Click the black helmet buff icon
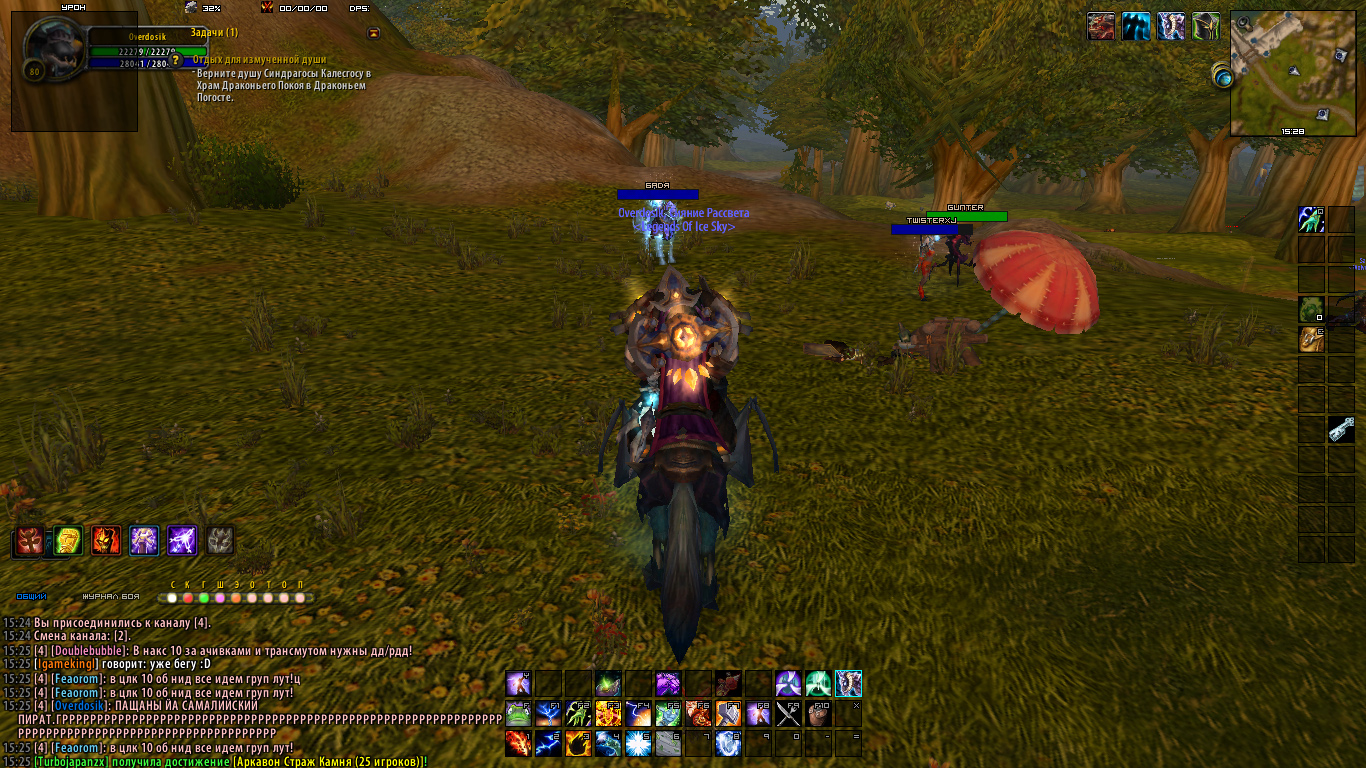The width and height of the screenshot is (1366, 768). [1205, 26]
